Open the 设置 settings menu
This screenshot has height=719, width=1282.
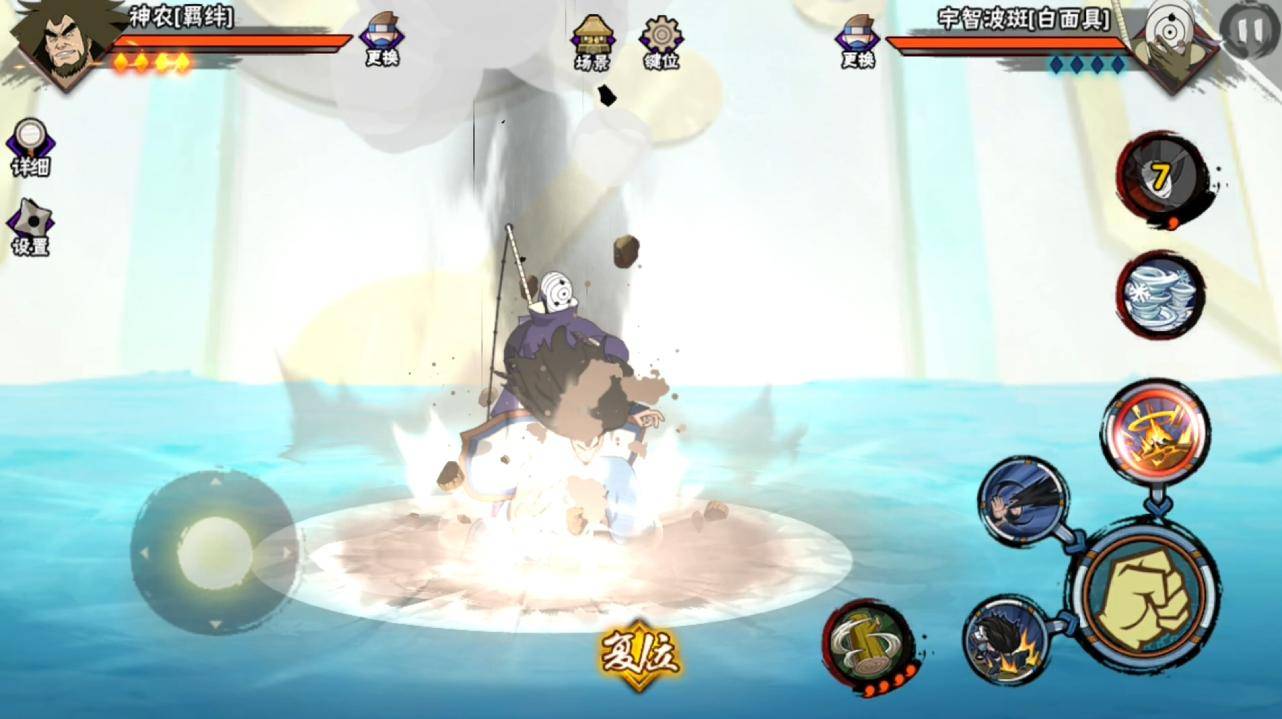click(x=30, y=227)
